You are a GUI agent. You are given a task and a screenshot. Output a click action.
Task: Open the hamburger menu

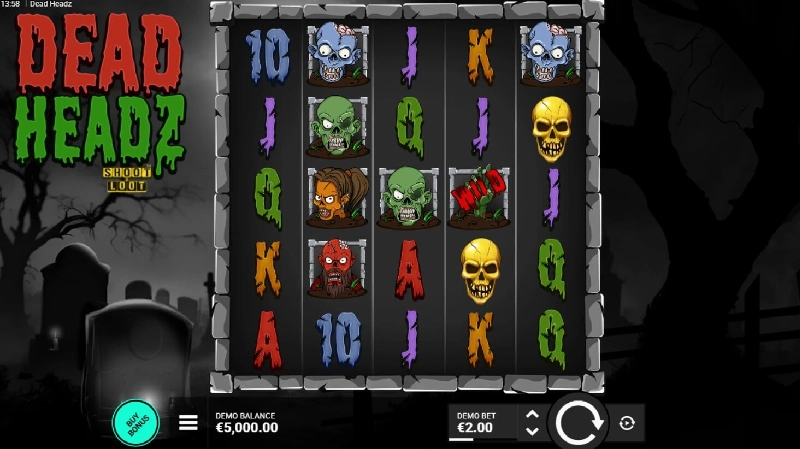click(188, 422)
